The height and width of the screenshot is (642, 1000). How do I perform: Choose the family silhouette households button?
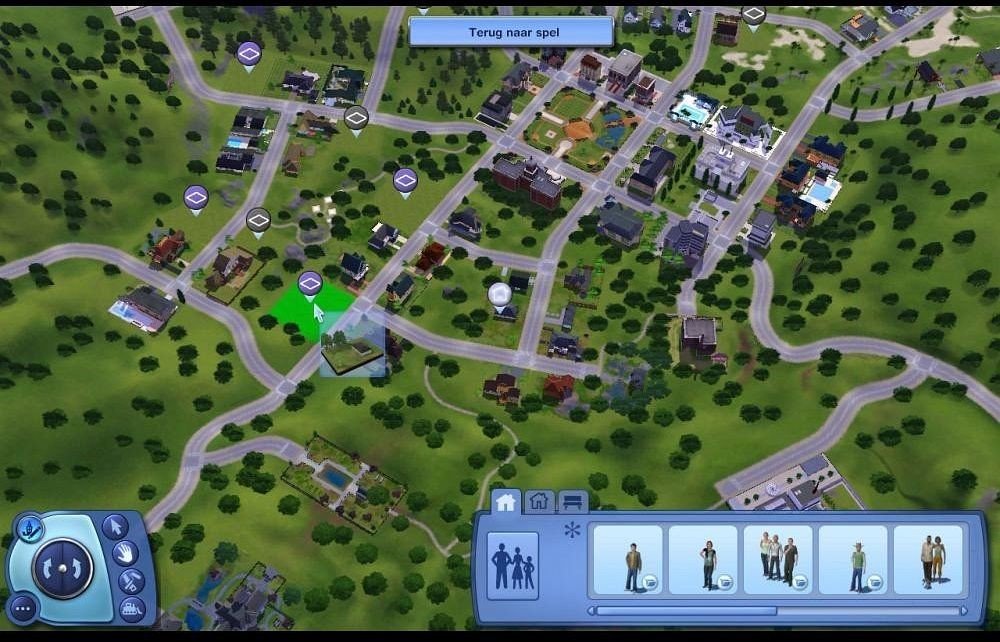click(513, 566)
